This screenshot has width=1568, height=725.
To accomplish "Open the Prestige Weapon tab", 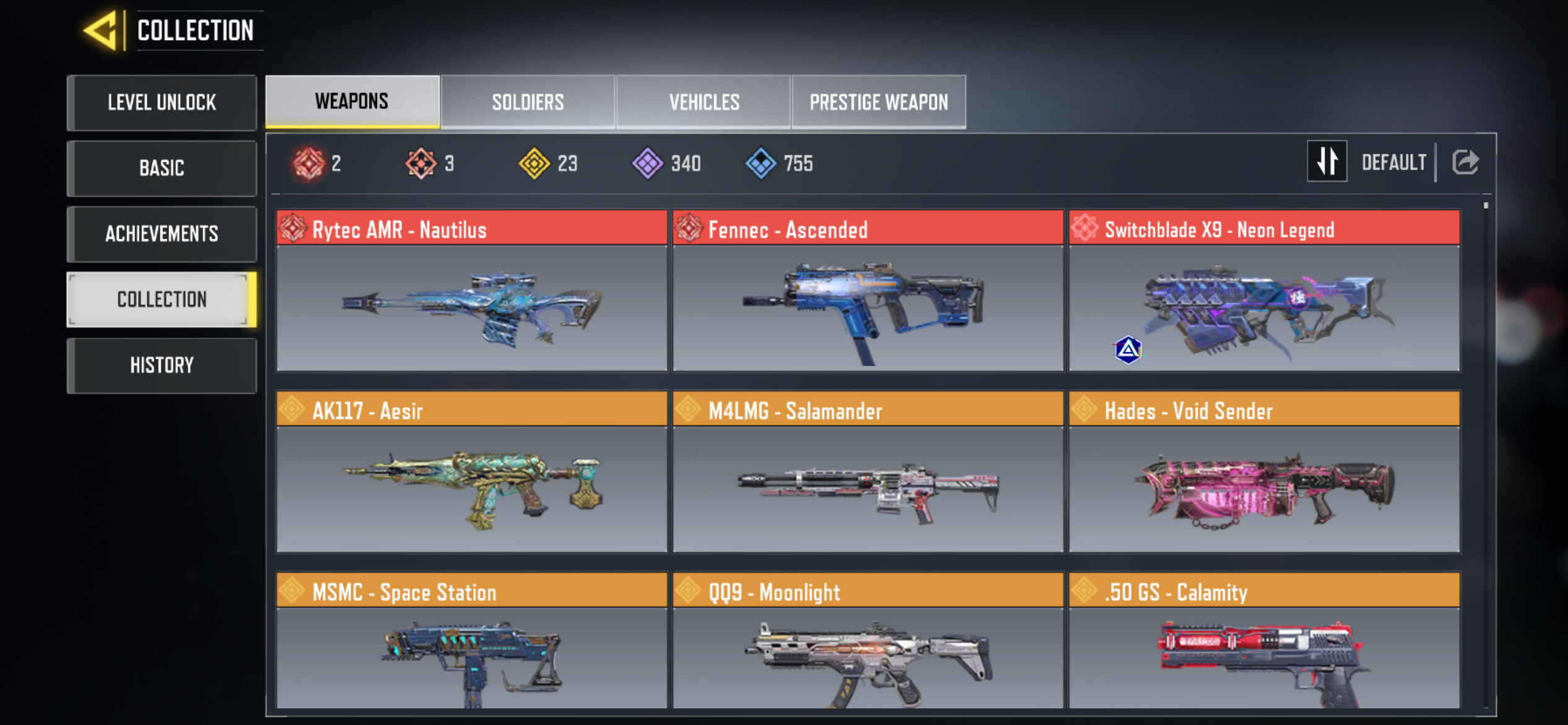I will 879,102.
